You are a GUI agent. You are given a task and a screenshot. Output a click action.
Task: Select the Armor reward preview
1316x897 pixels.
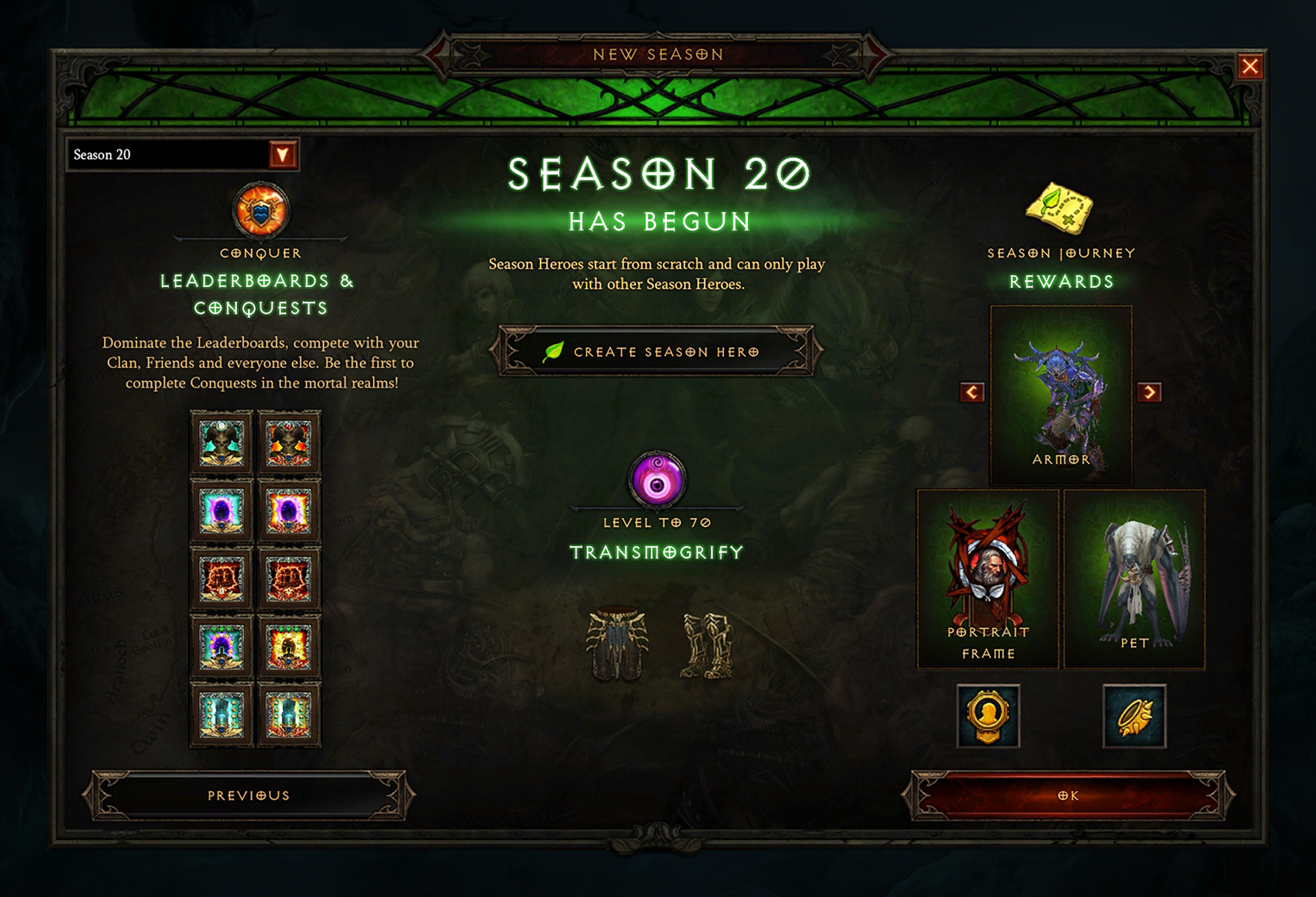1060,396
